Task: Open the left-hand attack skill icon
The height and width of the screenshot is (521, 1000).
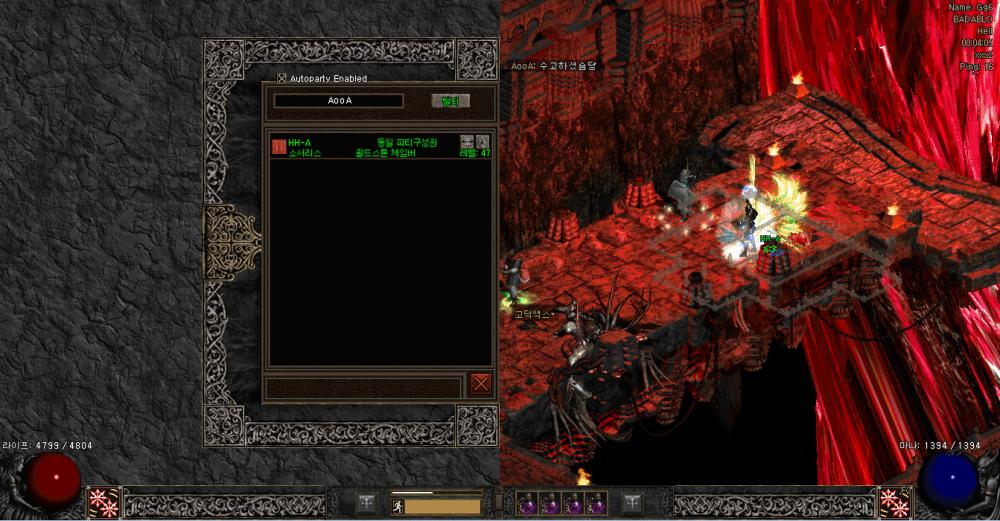Action: click(x=103, y=503)
